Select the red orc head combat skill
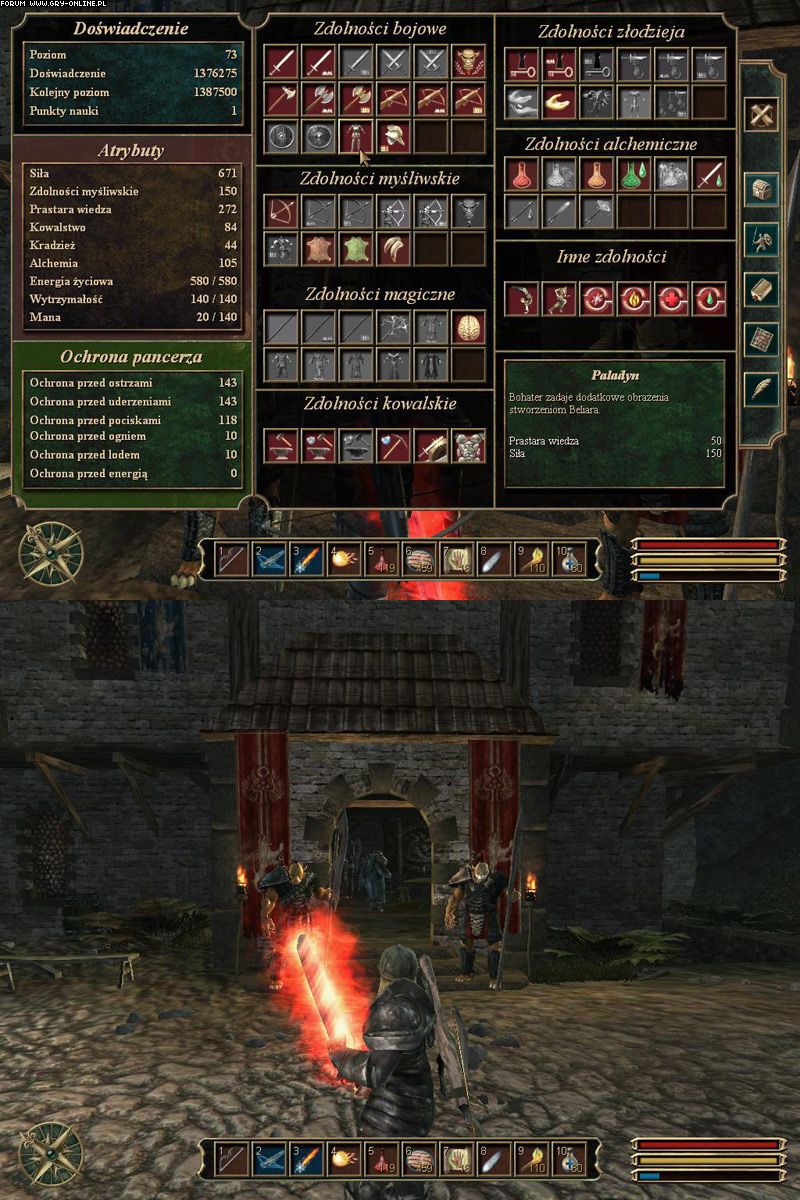Image resolution: width=800 pixels, height=1200 pixels. (468, 64)
